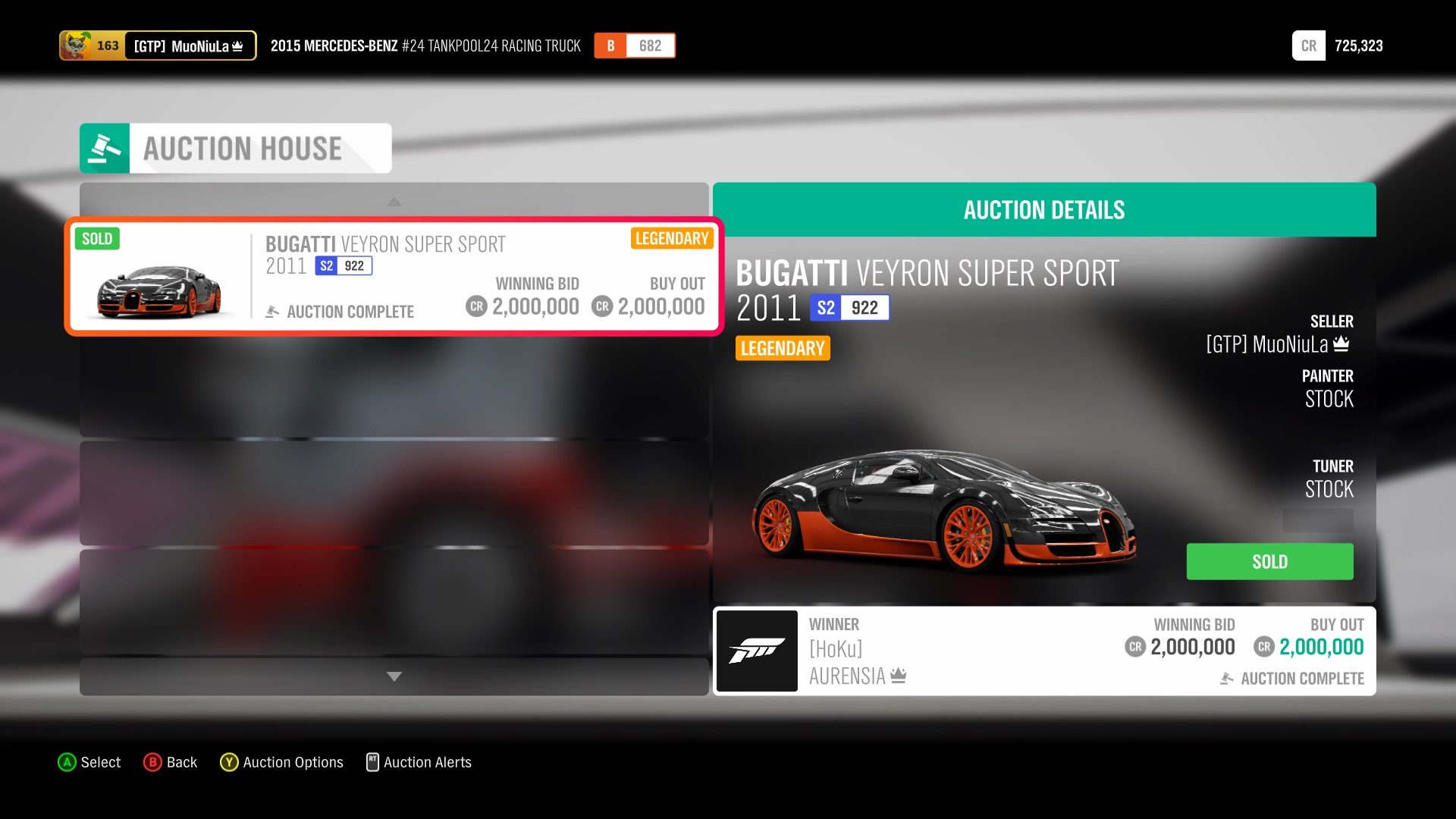Select the sold Bugatti Veyron auction listing
This screenshot has height=819, width=1456.
click(394, 277)
